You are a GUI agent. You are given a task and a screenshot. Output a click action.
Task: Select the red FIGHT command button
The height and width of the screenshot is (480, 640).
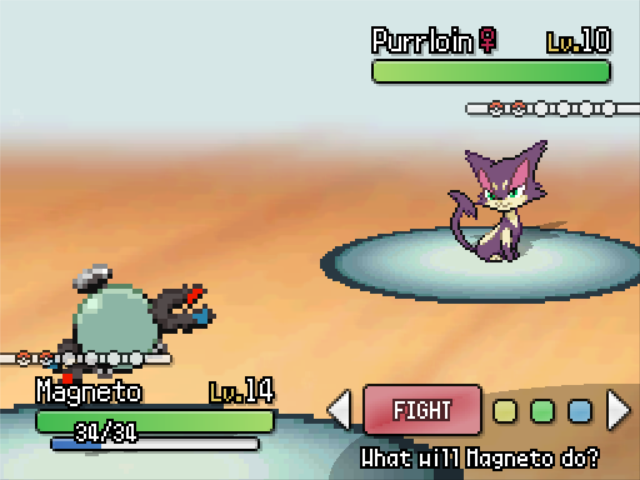[422, 410]
